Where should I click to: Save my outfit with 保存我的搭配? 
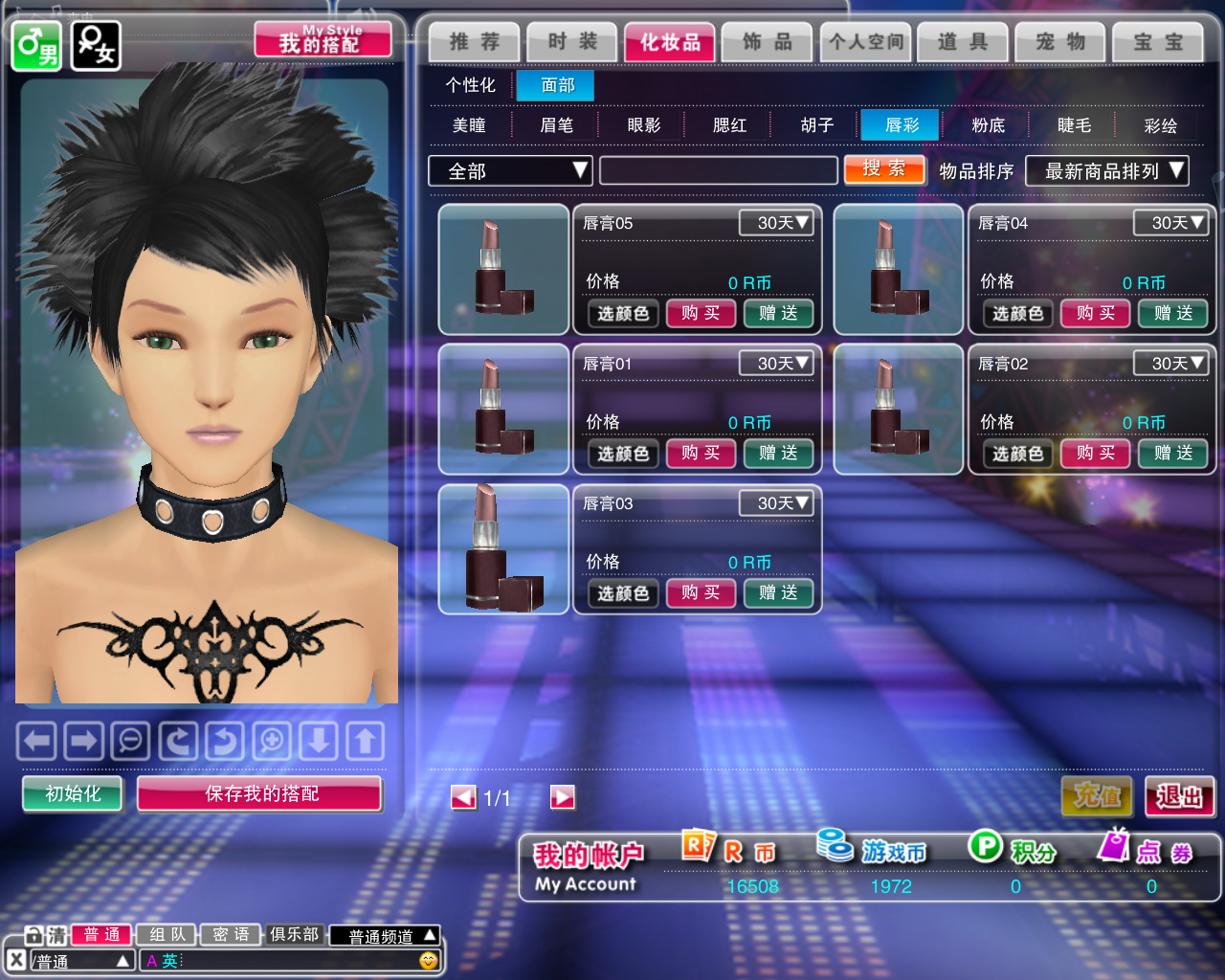point(260,793)
